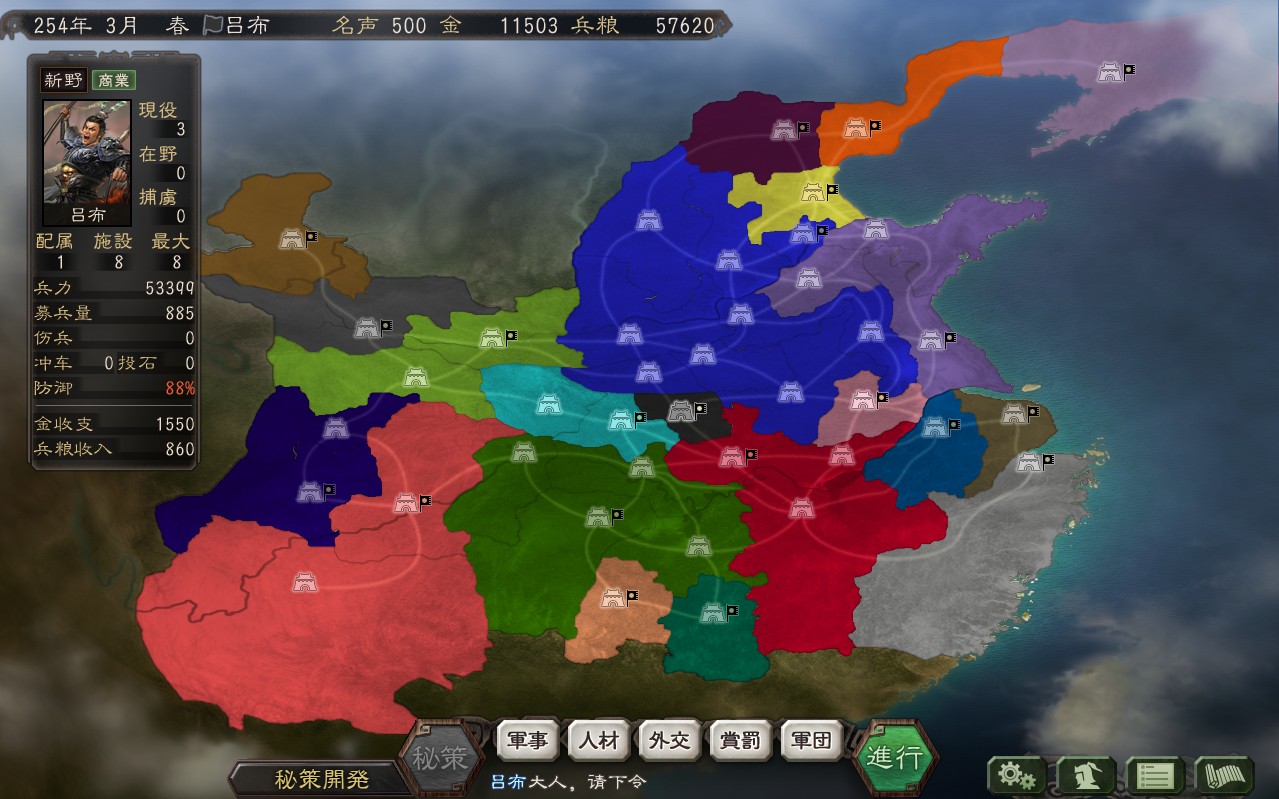
Task: Select the city in the yellow territory
Action: (811, 192)
